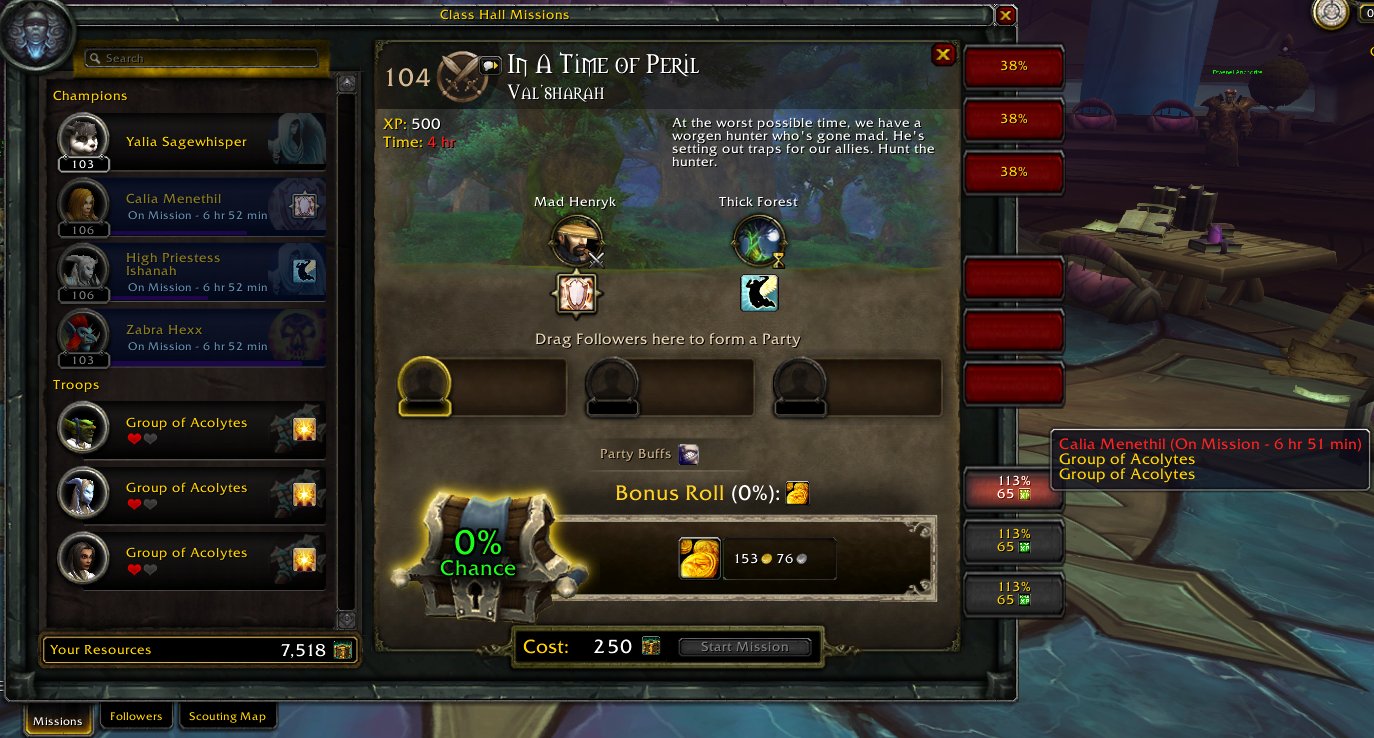
Task: Switch to the Missions tab
Action: coord(58,720)
